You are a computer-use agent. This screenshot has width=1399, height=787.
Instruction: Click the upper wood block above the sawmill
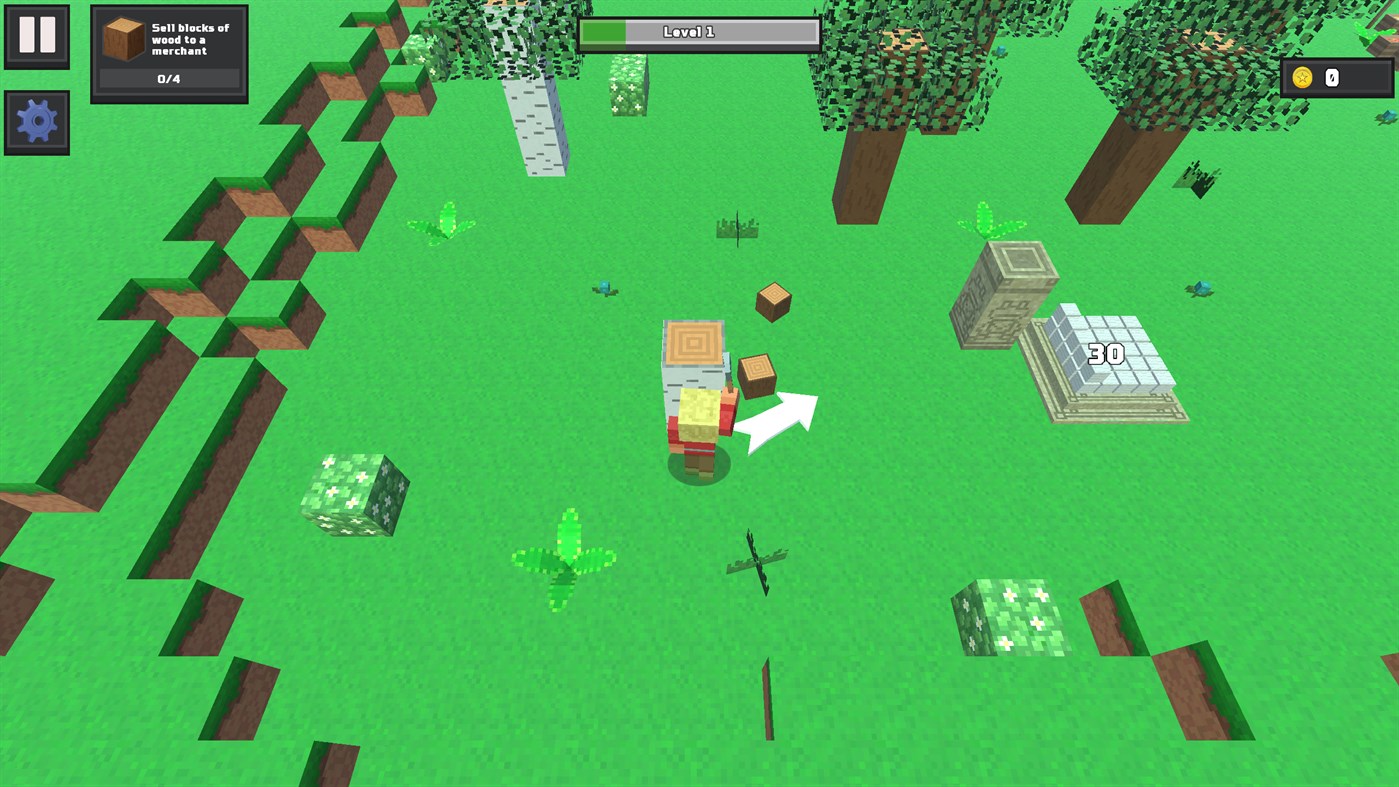pyautogui.click(x=772, y=300)
